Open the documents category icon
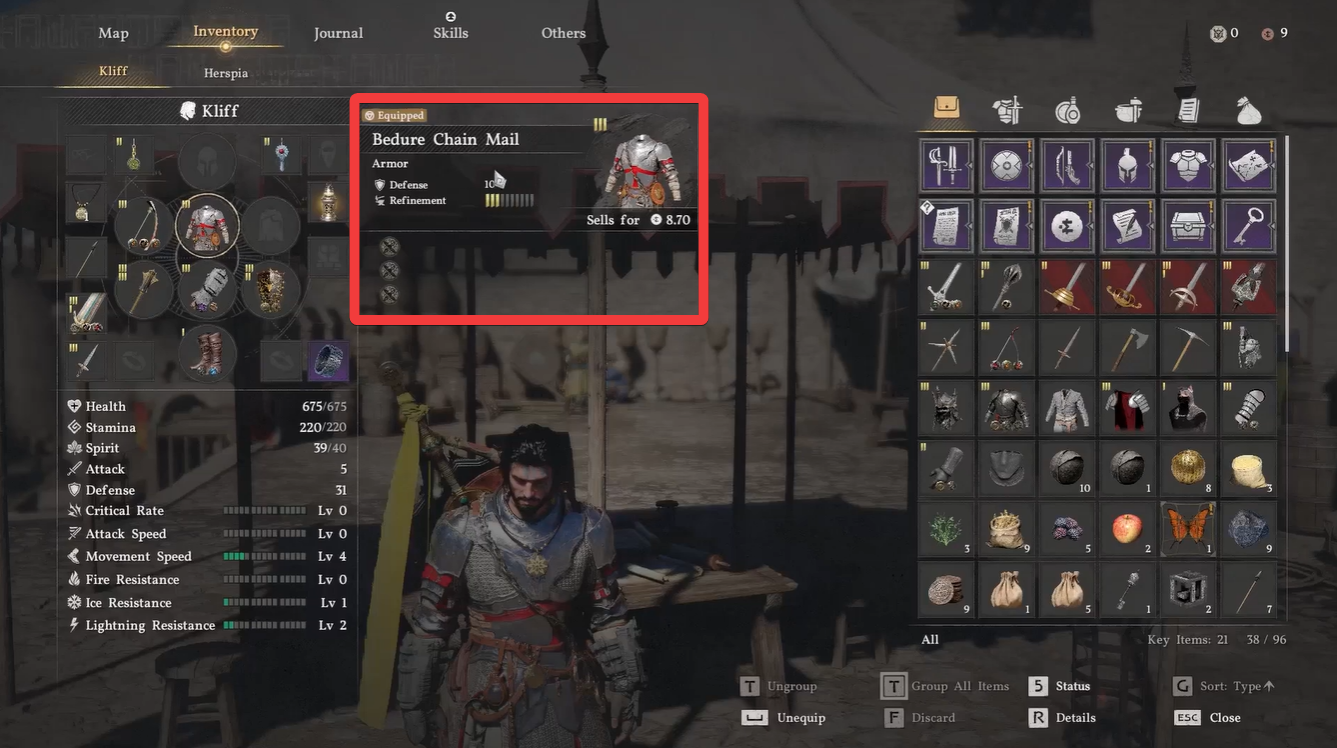Screen dimensions: 1337x748 click(1188, 112)
